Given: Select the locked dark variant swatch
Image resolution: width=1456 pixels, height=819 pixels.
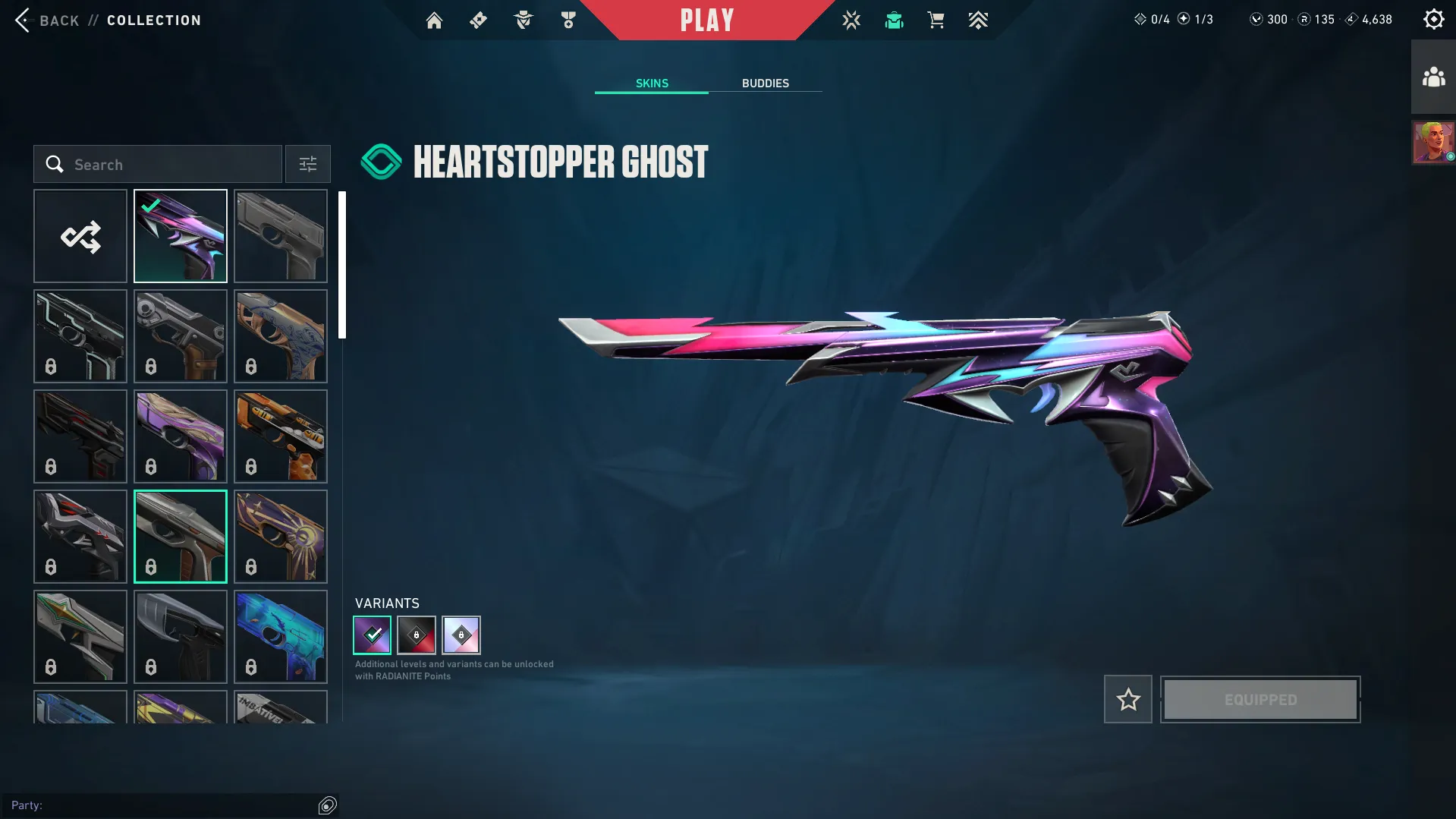Looking at the screenshot, I should tap(417, 635).
